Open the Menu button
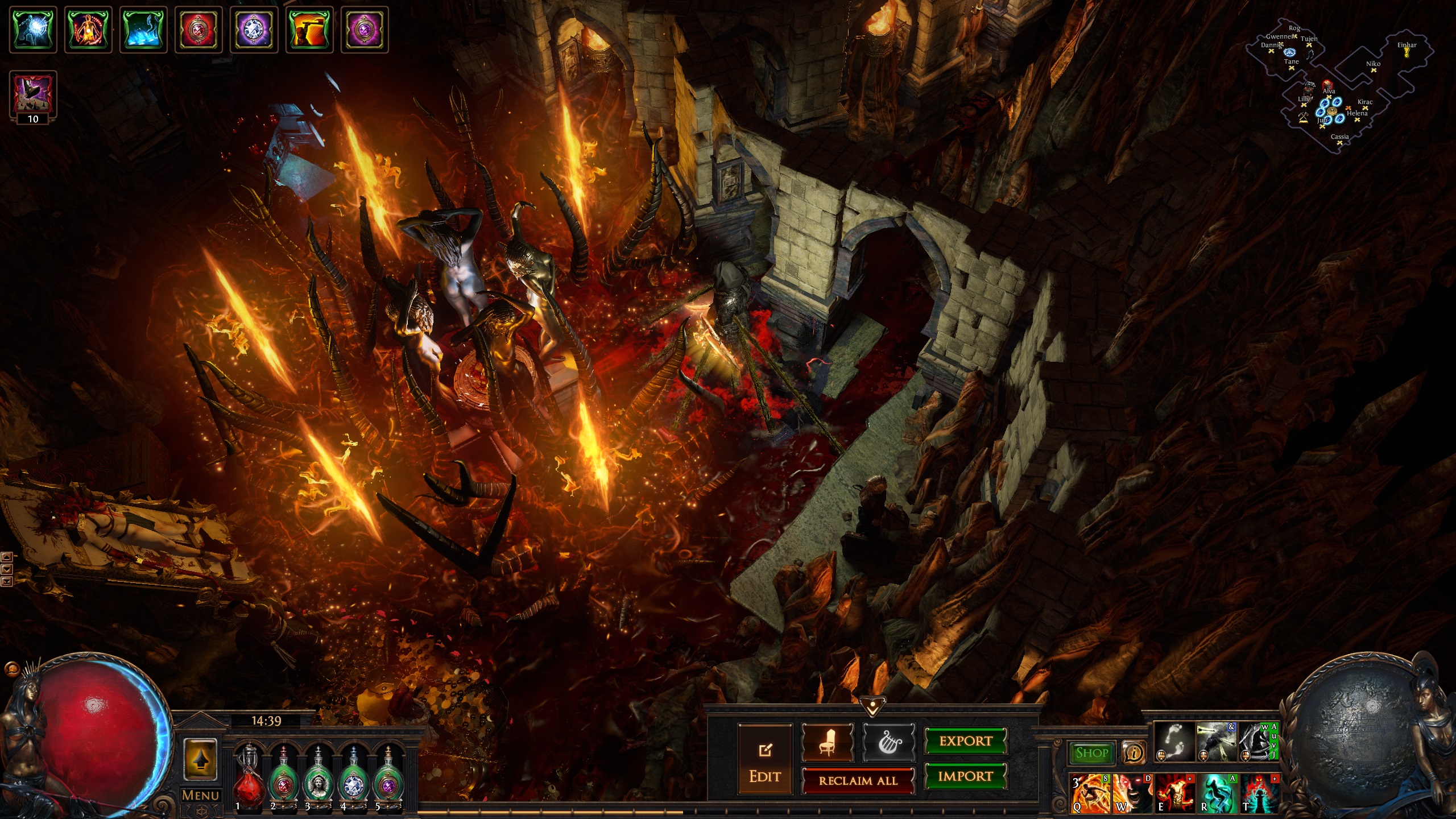1456x819 pixels. [x=200, y=795]
